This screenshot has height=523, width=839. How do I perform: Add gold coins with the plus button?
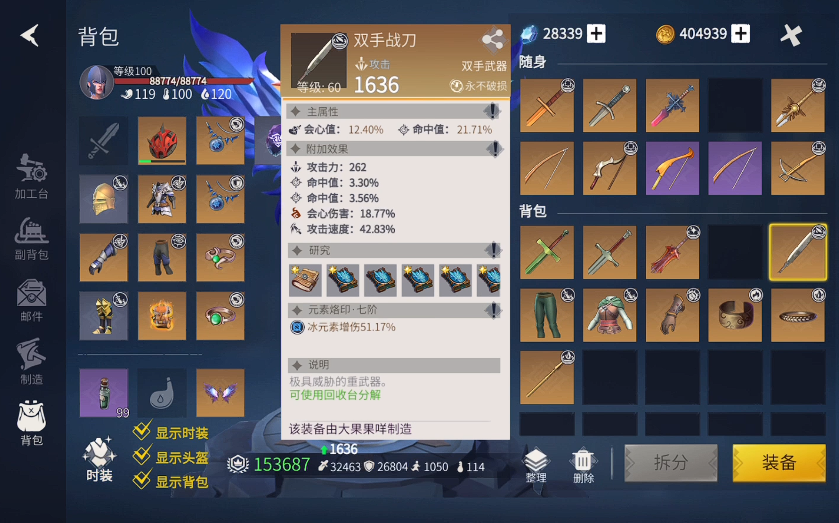[x=741, y=34]
